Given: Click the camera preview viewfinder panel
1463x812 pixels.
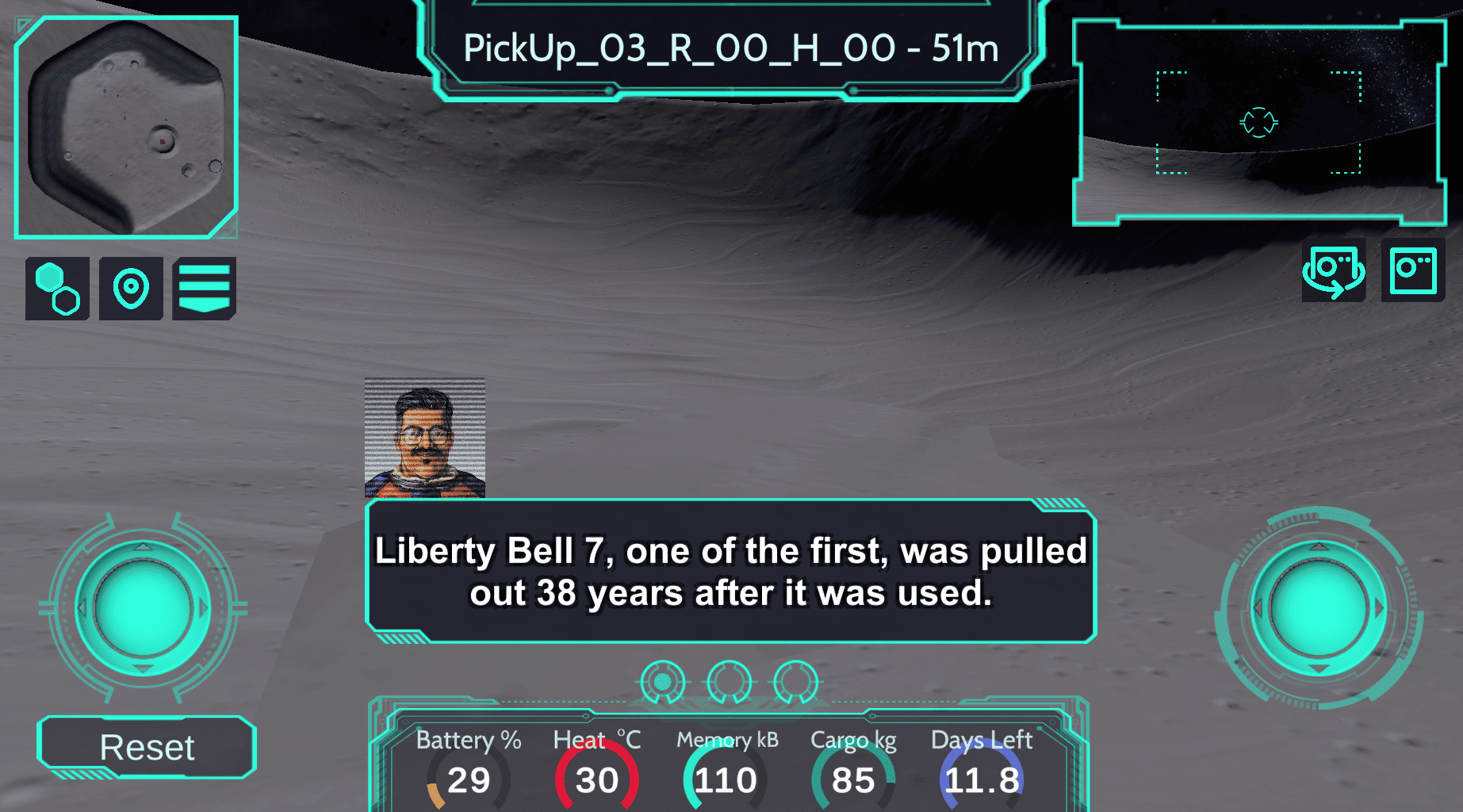Looking at the screenshot, I should point(1259,123).
